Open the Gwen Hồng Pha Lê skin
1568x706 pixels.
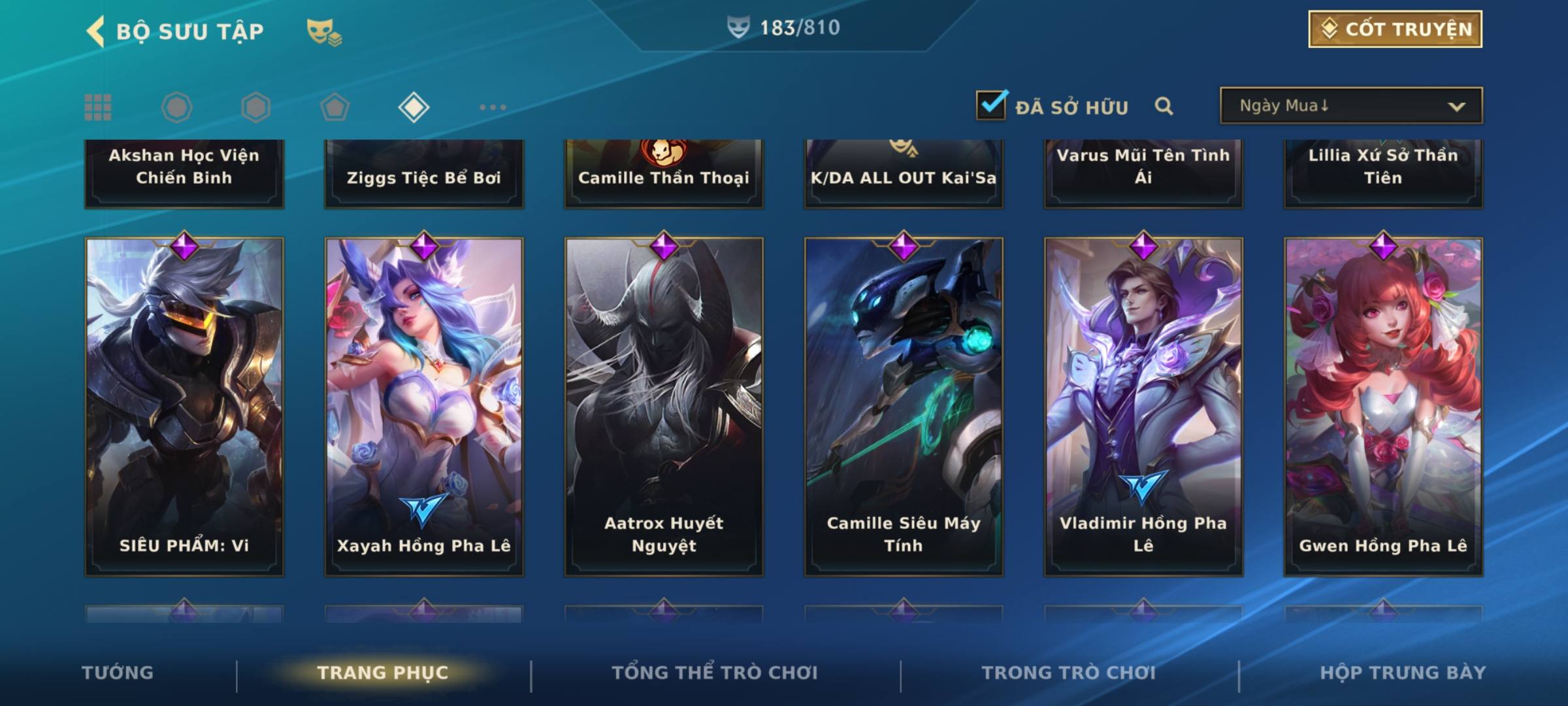coord(1383,405)
